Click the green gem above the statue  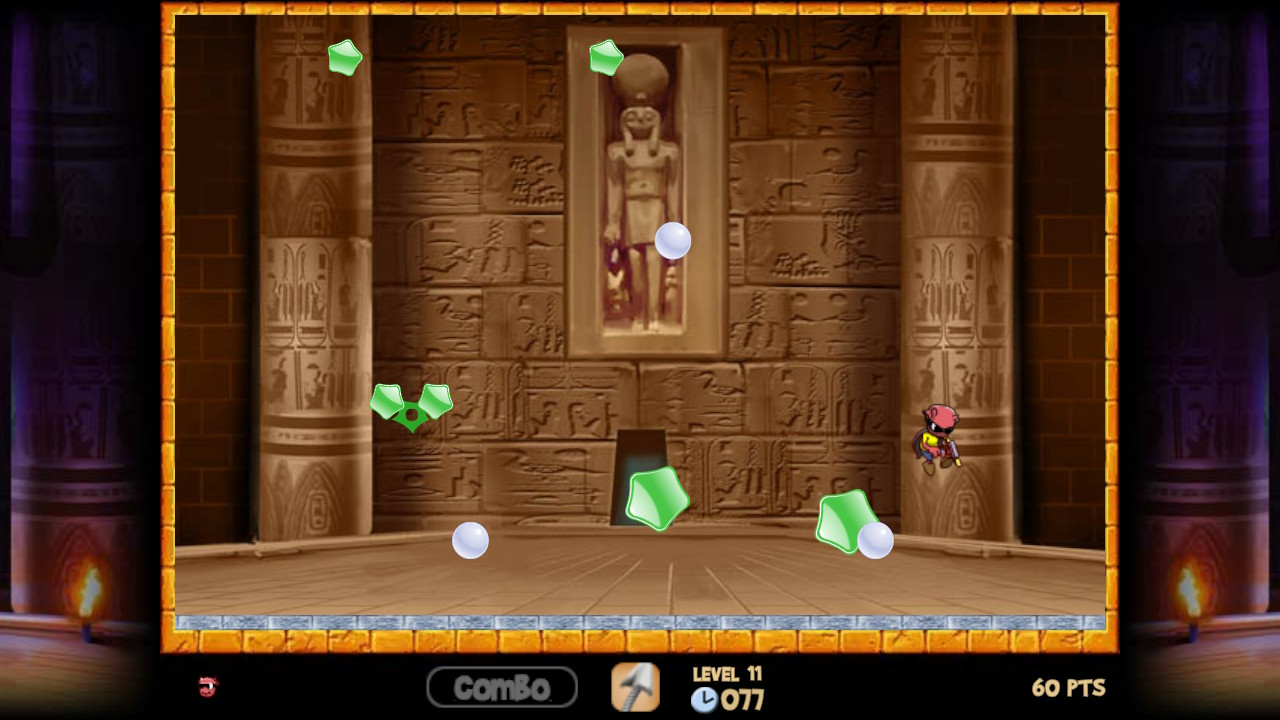[605, 57]
